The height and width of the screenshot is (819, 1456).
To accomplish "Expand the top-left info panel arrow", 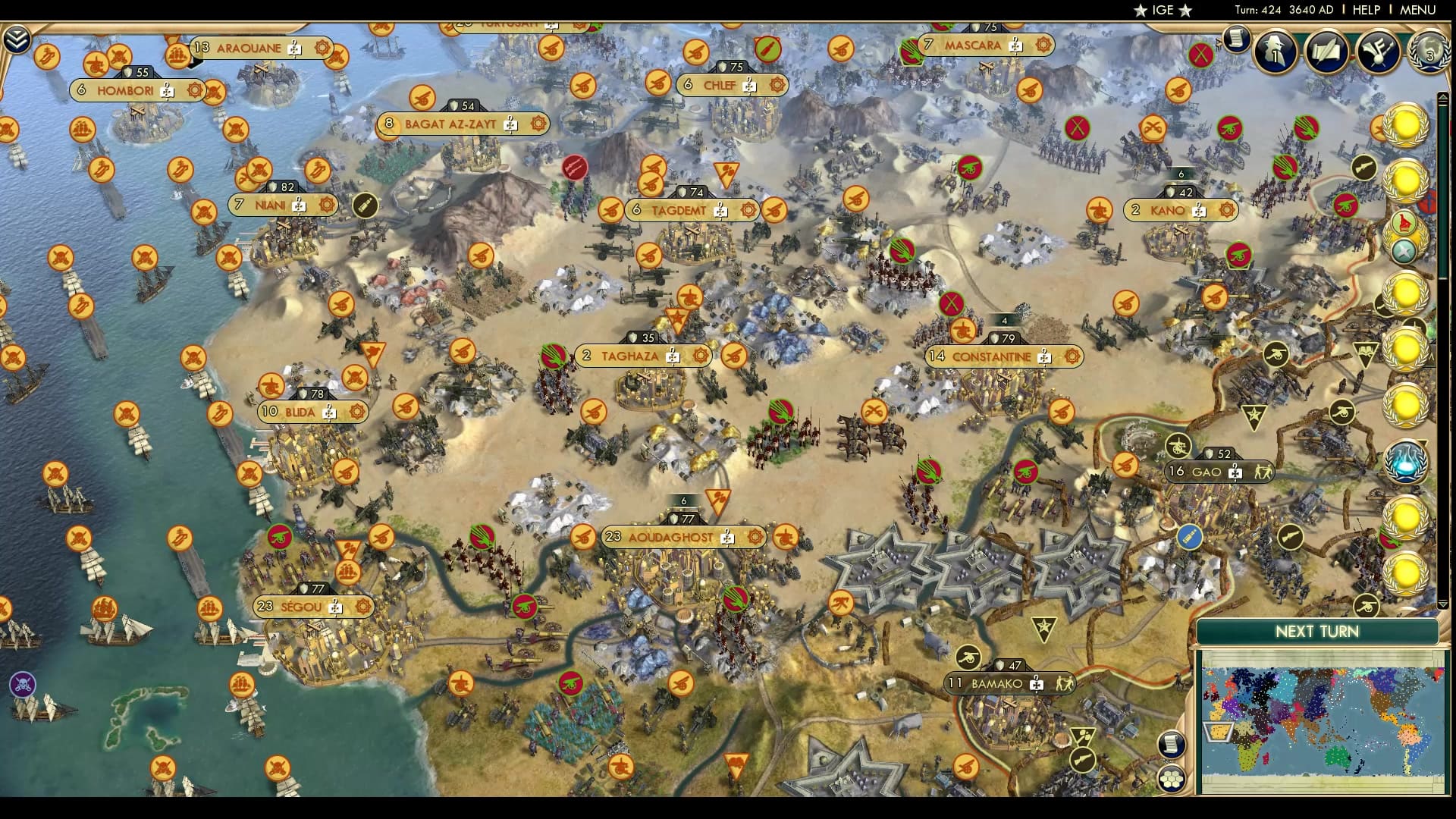I will [x=16, y=39].
